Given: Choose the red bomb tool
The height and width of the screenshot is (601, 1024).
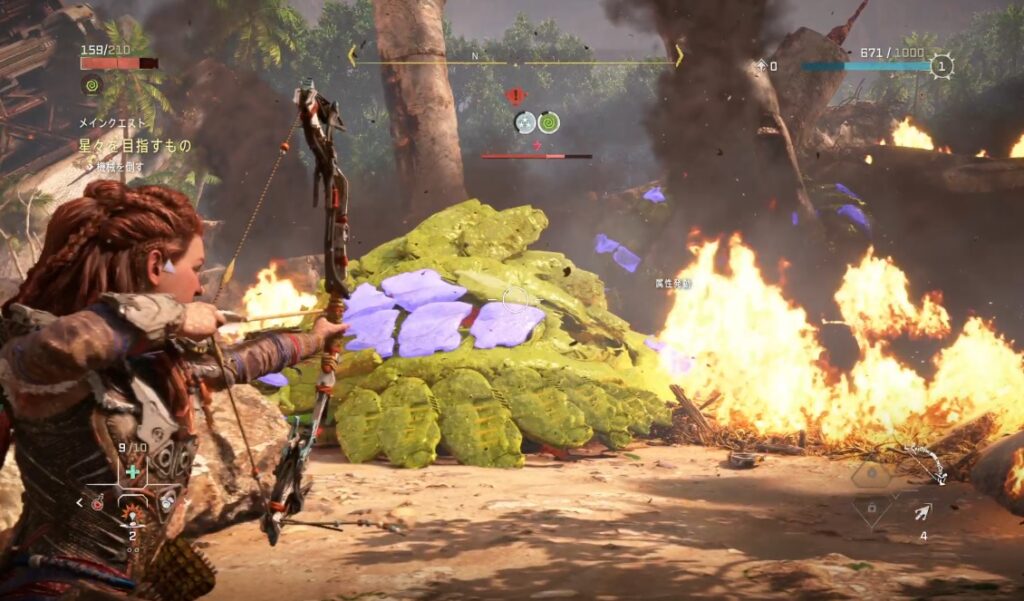Looking at the screenshot, I should pyautogui.click(x=97, y=504).
